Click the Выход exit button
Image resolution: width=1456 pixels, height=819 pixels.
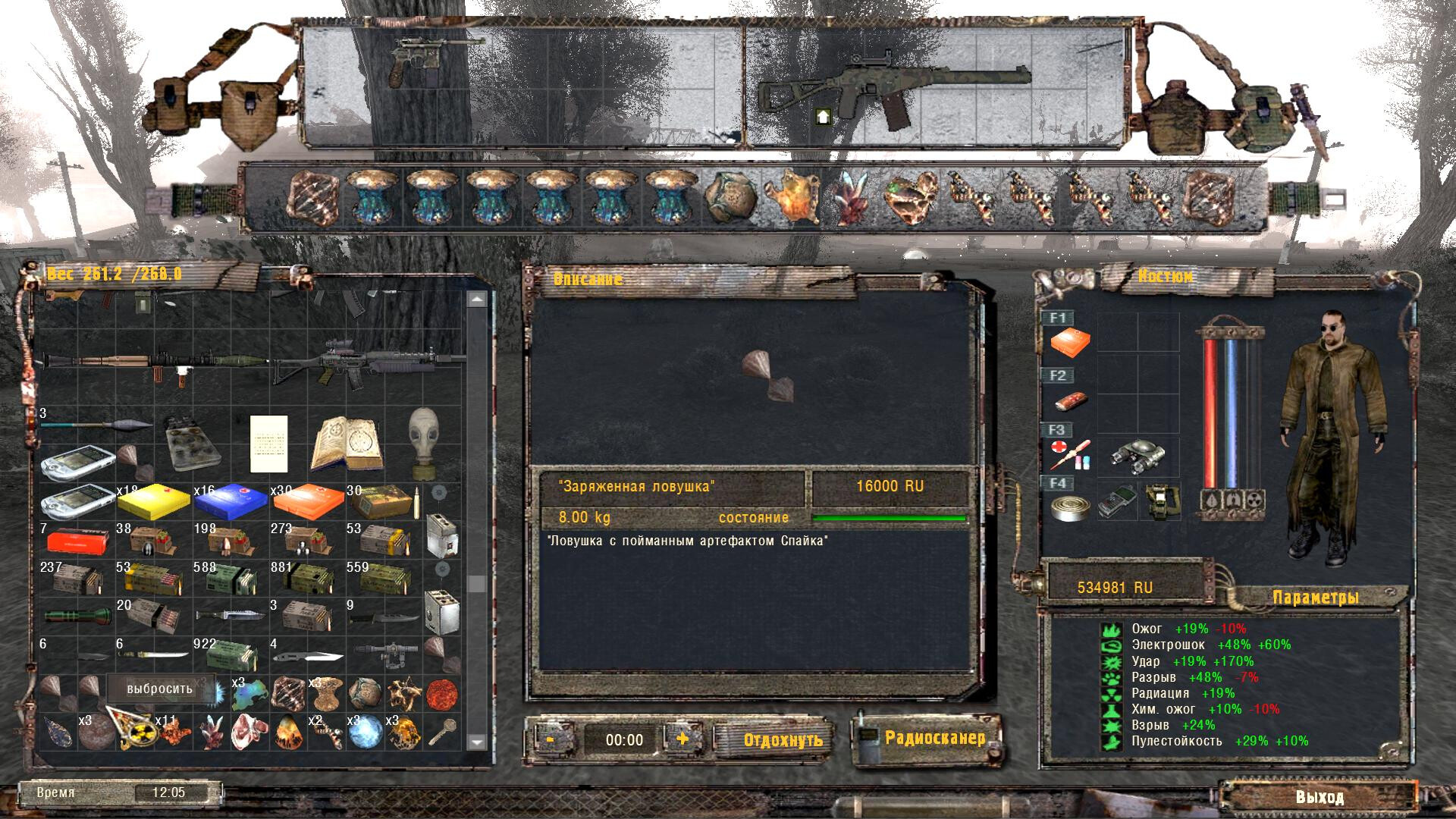click(1319, 797)
